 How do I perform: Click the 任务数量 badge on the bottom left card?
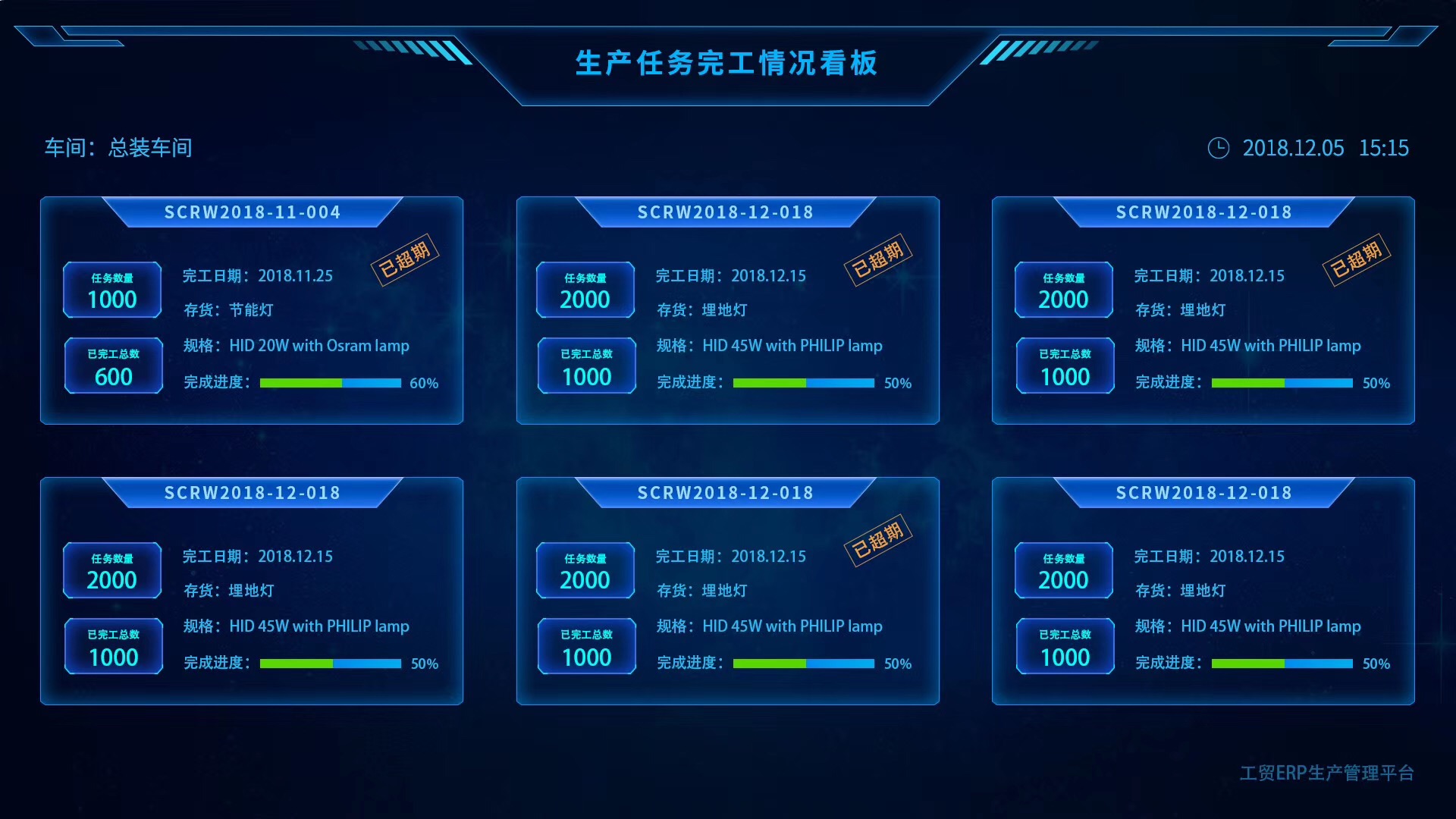[x=112, y=570]
